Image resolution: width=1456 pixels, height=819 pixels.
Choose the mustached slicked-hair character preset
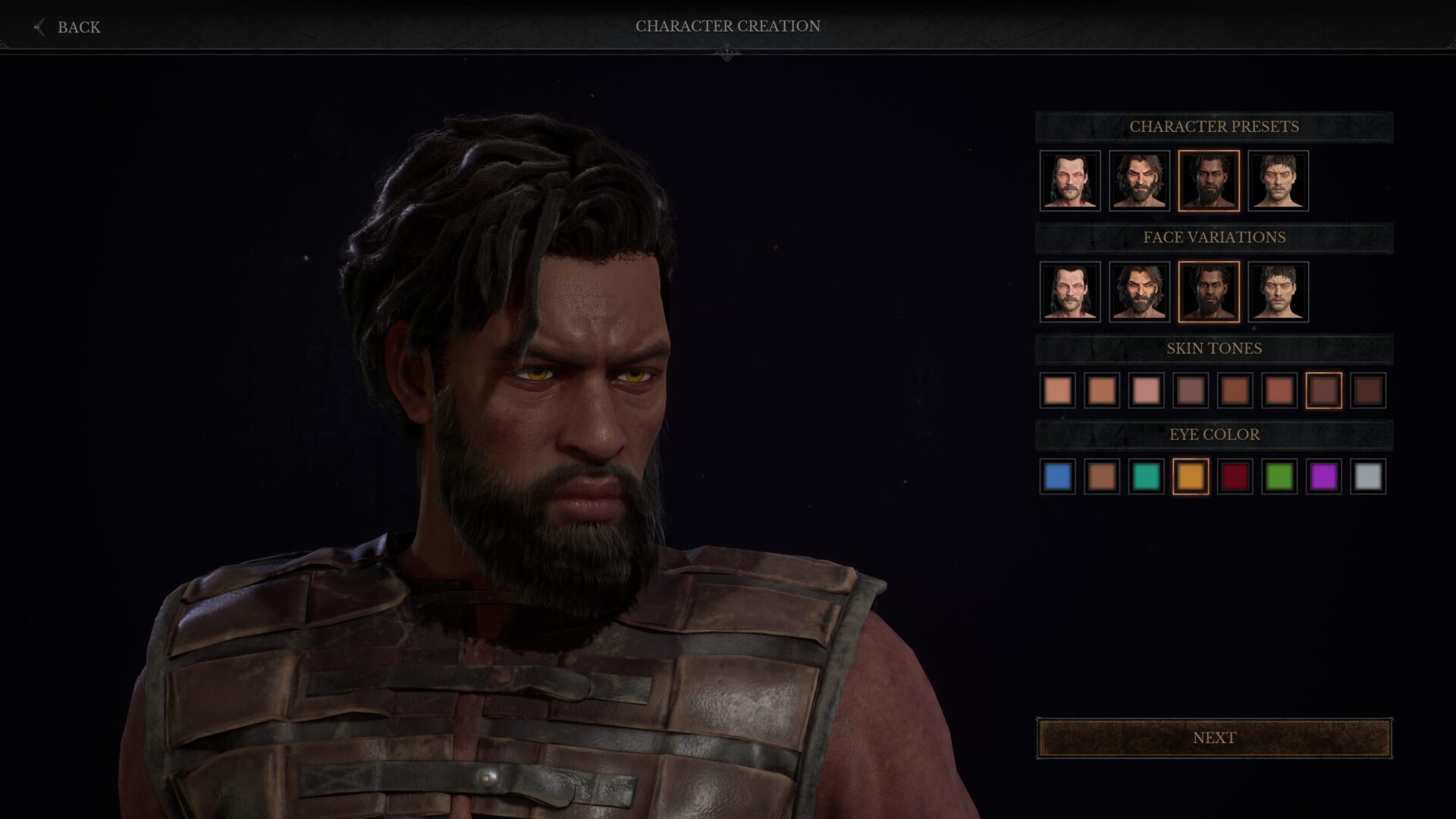pos(1070,180)
